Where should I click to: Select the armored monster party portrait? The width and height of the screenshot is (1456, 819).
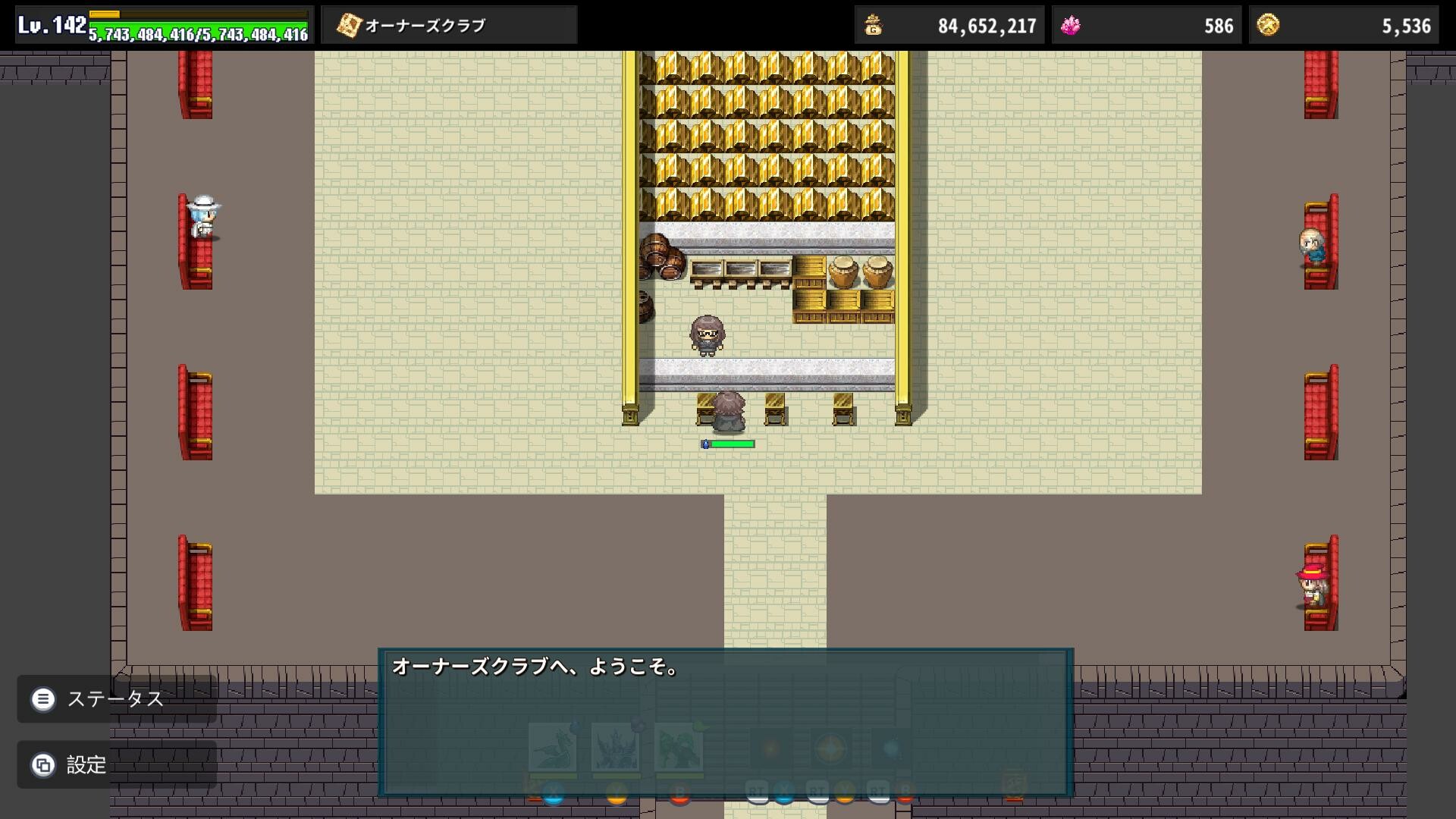coord(616,747)
